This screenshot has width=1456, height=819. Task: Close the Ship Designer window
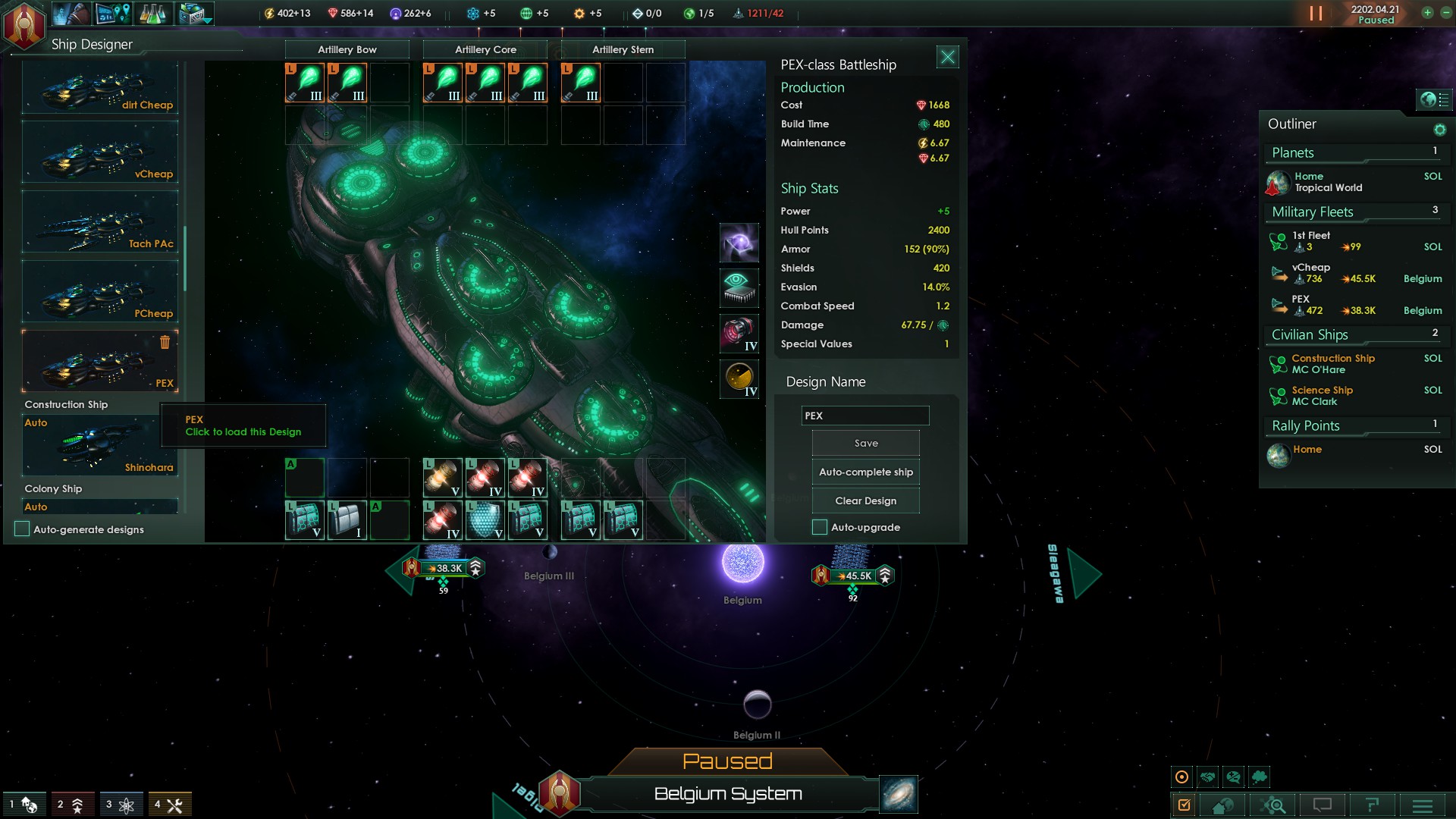[x=947, y=57]
